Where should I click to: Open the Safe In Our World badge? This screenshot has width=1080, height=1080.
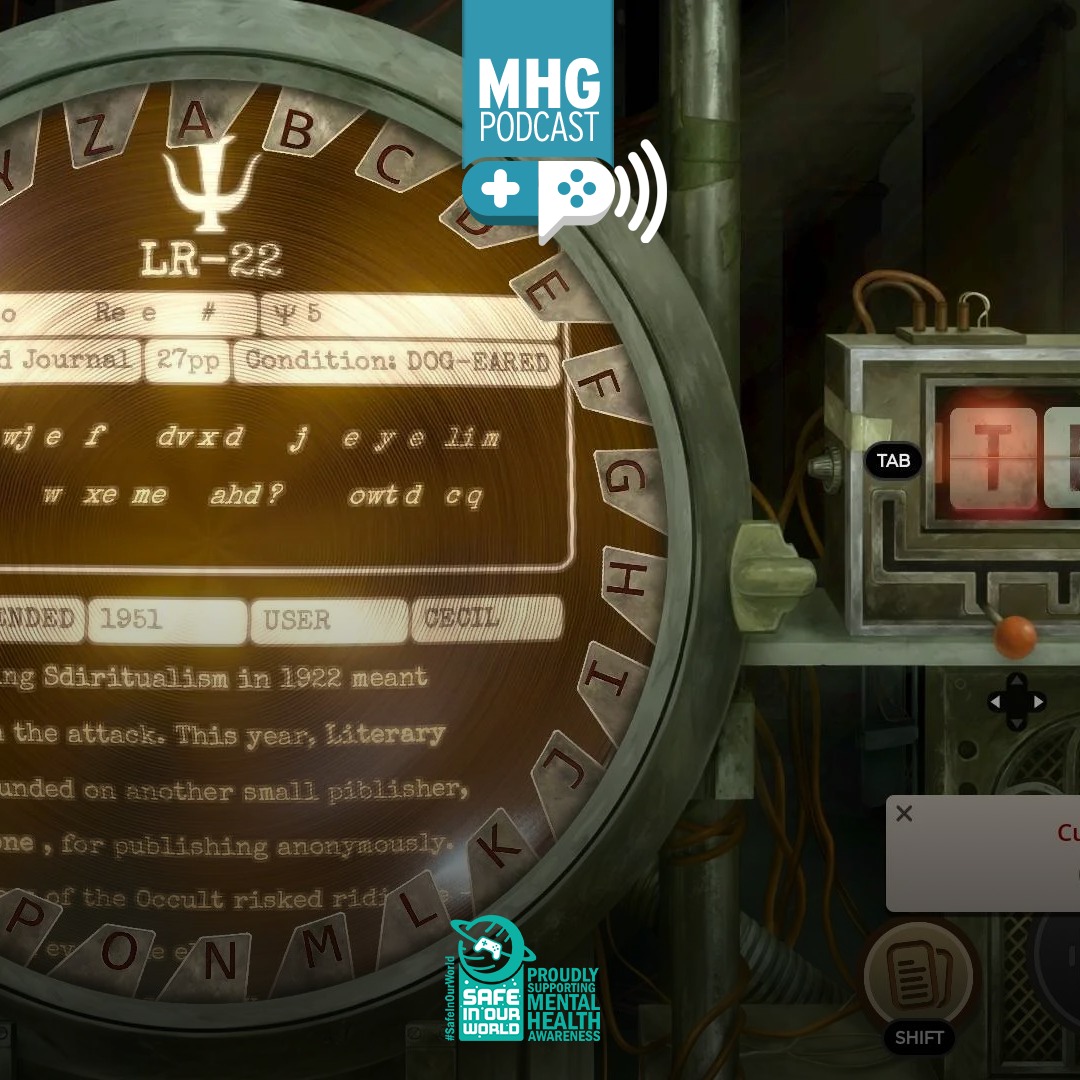526,982
